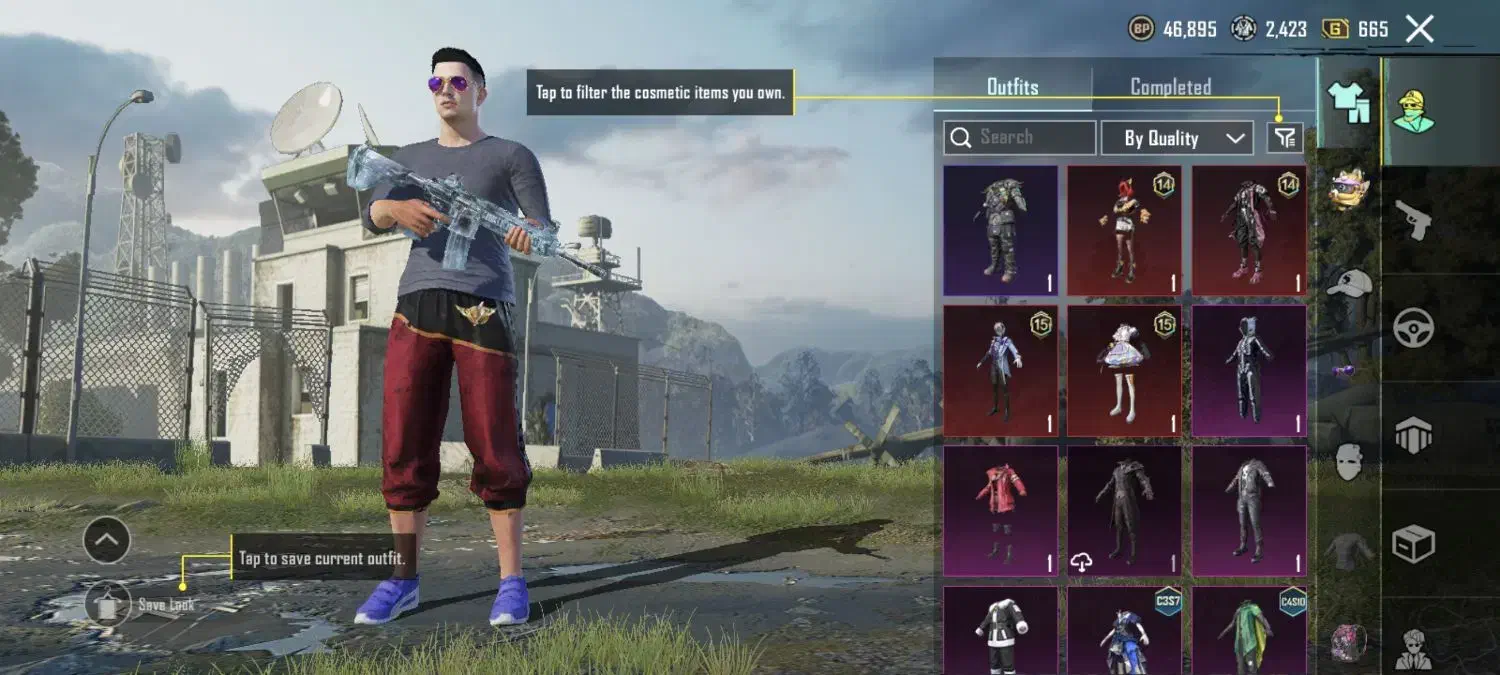The width and height of the screenshot is (1500, 675).
Task: Open the teal shirt and pants clothing category
Action: pos(1349,103)
